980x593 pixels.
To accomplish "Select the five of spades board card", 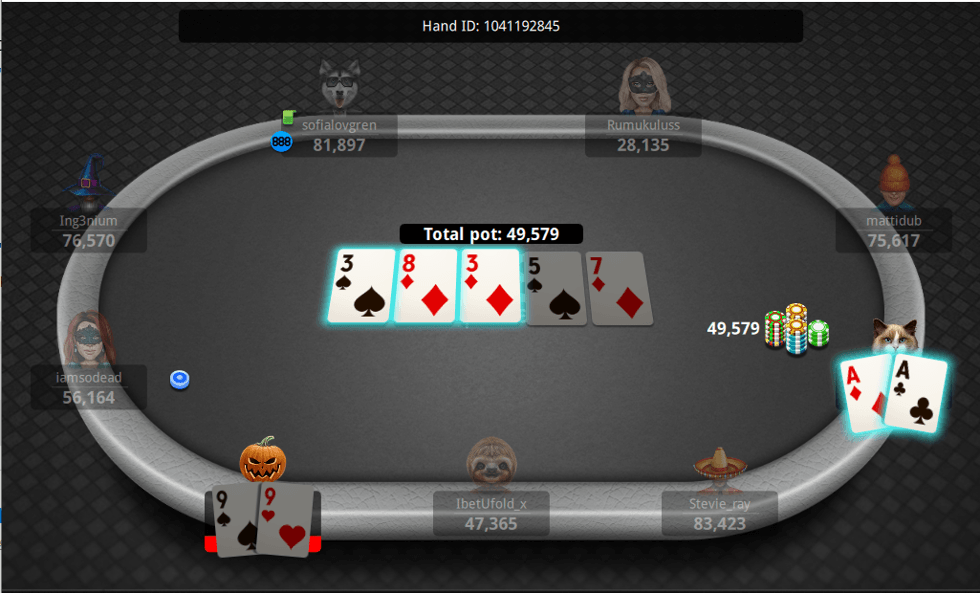I will [x=553, y=288].
